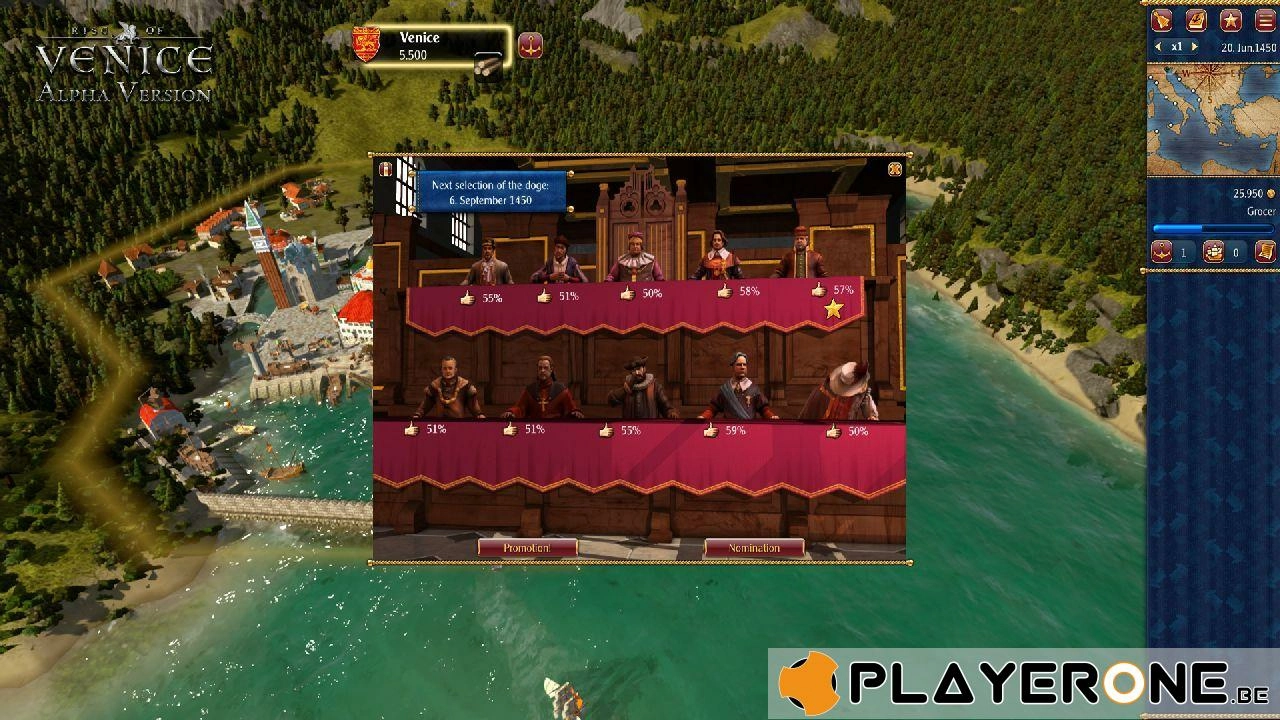Open the Nomination option
The width and height of the screenshot is (1280, 720).
point(754,548)
